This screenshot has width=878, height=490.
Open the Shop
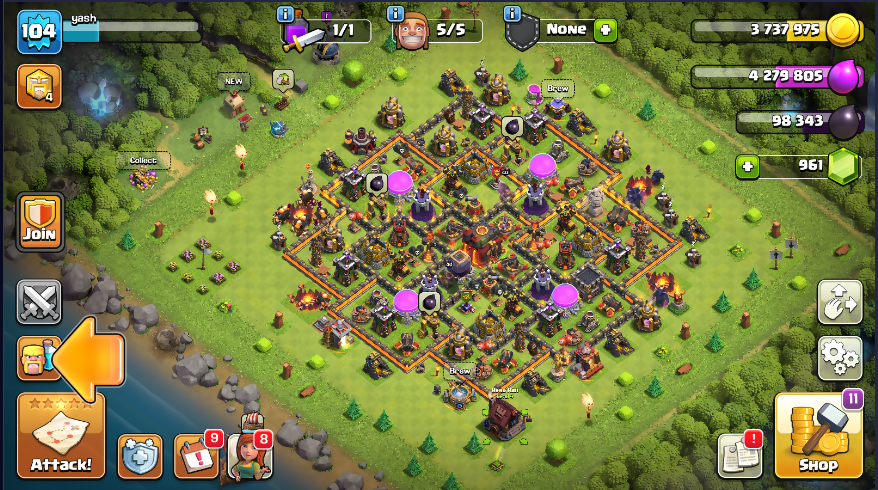click(x=818, y=435)
